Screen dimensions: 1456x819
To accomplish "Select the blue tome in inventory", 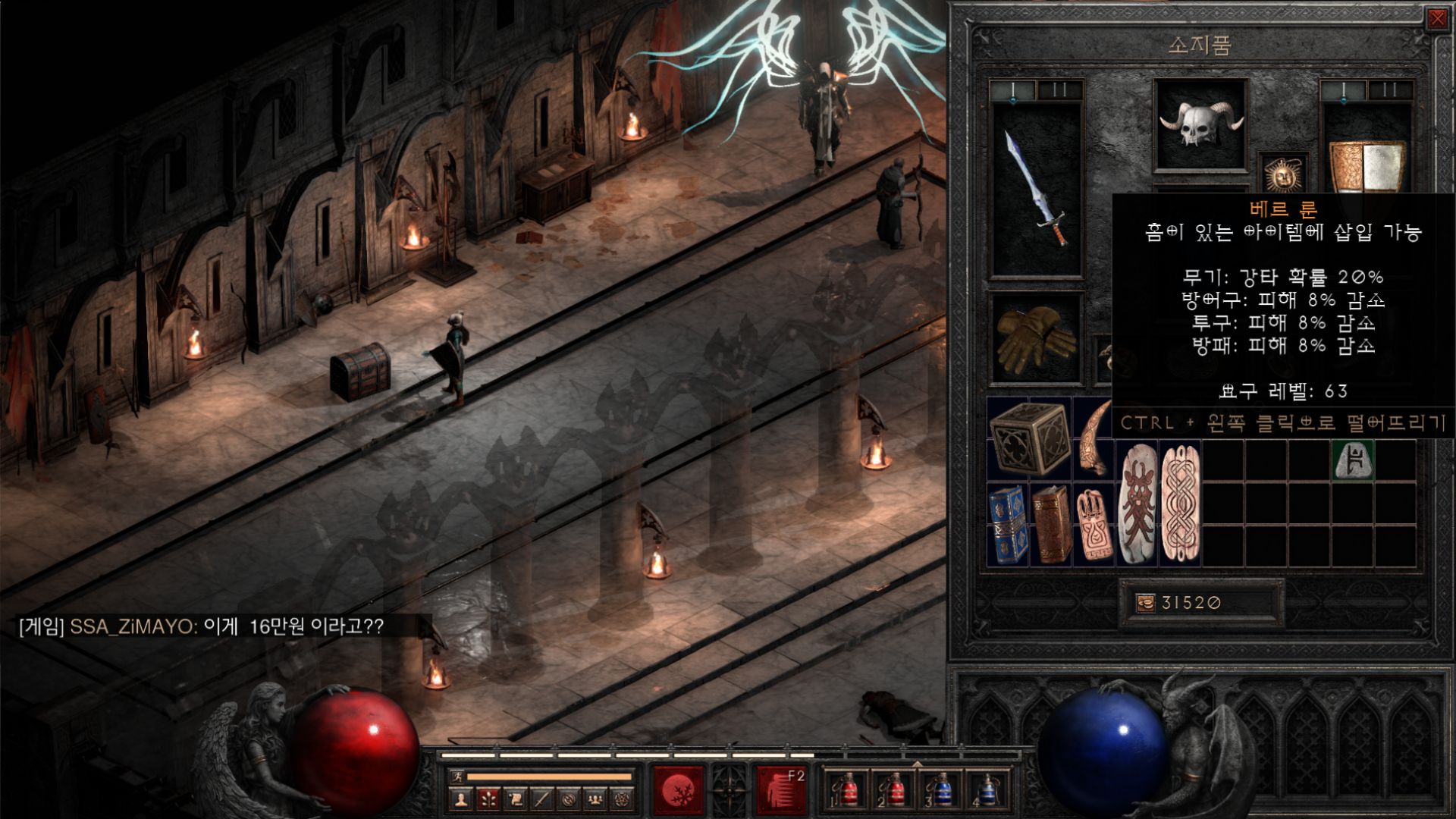I will (1007, 525).
